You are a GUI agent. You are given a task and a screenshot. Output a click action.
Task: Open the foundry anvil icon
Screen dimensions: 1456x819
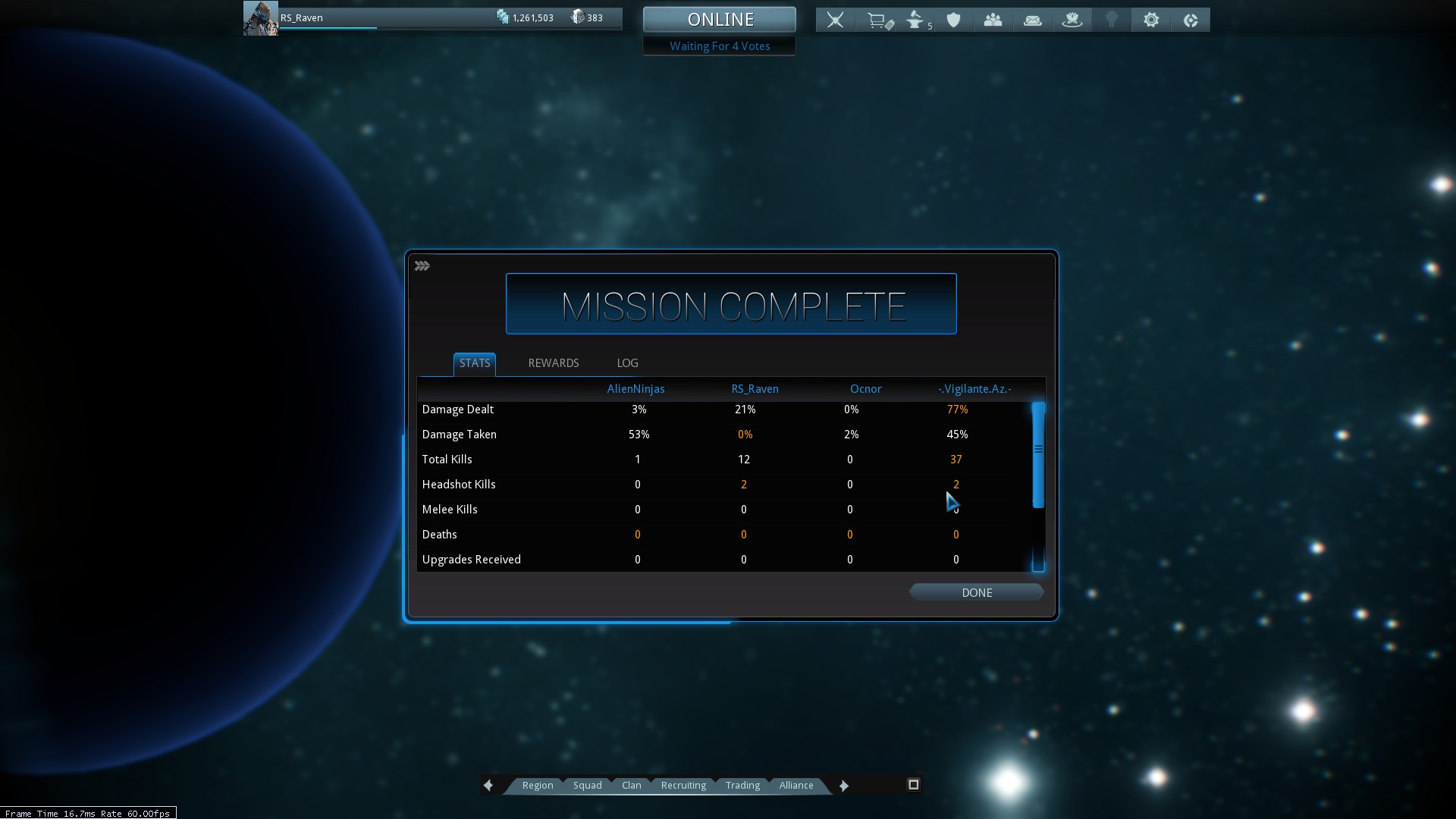coord(916,20)
